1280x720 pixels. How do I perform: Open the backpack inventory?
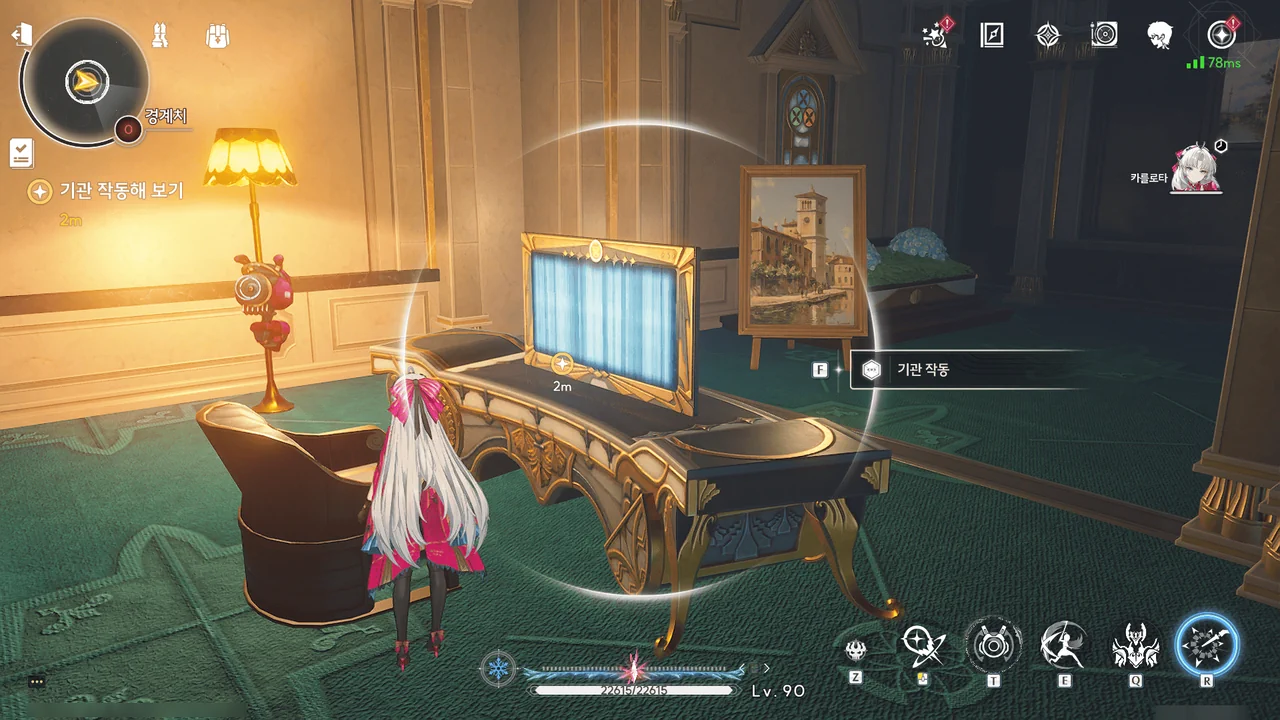[x=217, y=36]
